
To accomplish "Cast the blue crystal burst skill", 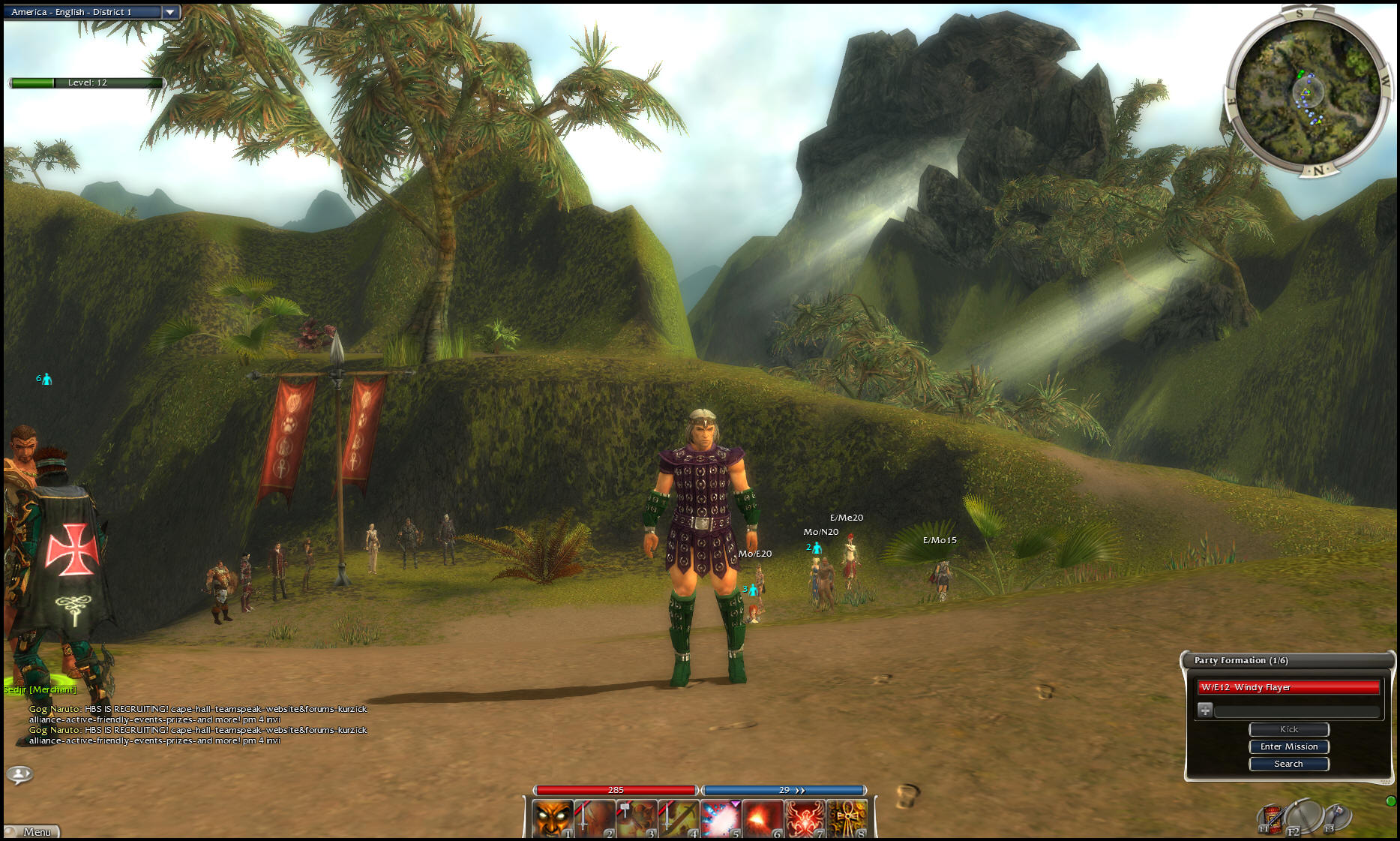I will (721, 818).
